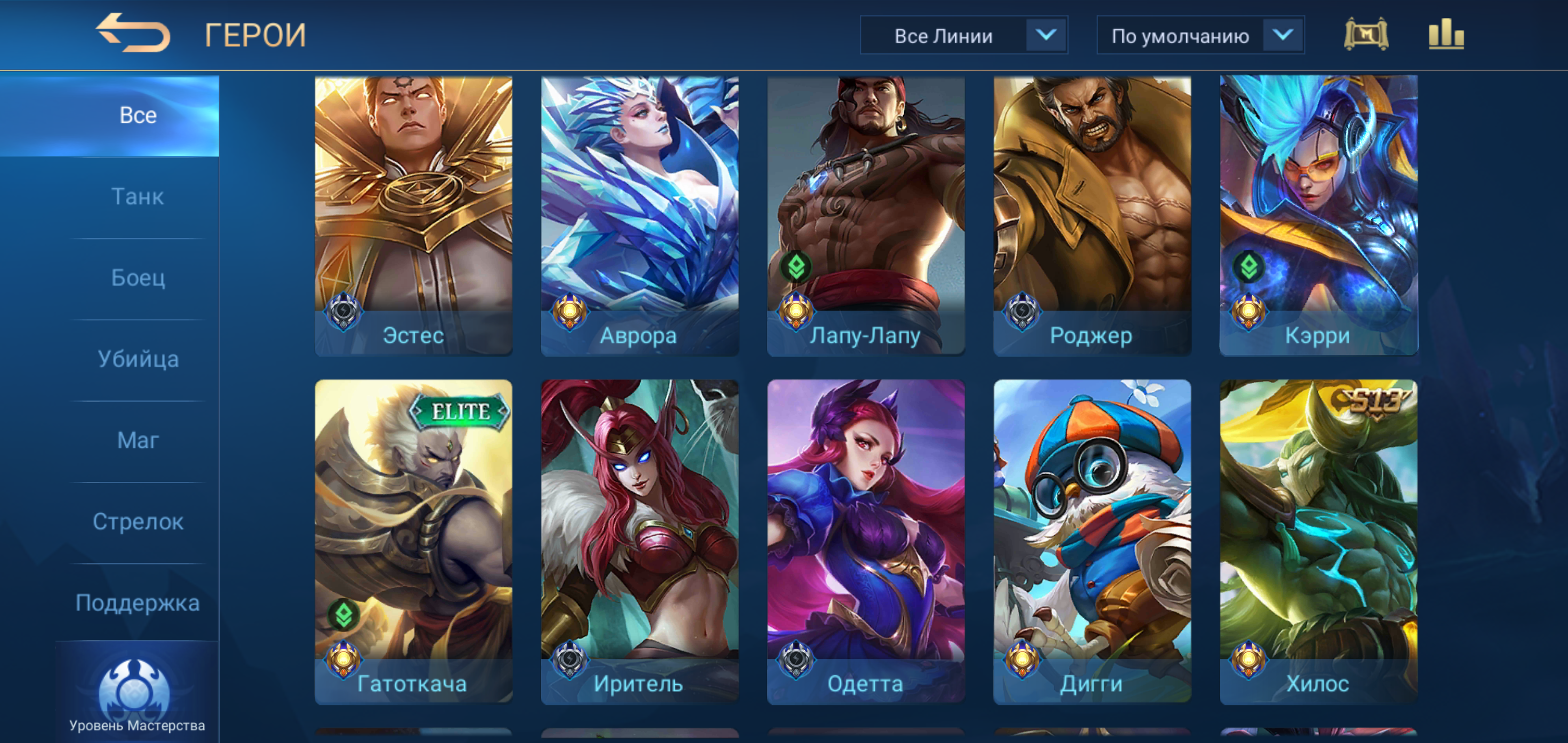The width and height of the screenshot is (1568, 743).
Task: Select the Все category tab
Action: pyautogui.click(x=138, y=115)
